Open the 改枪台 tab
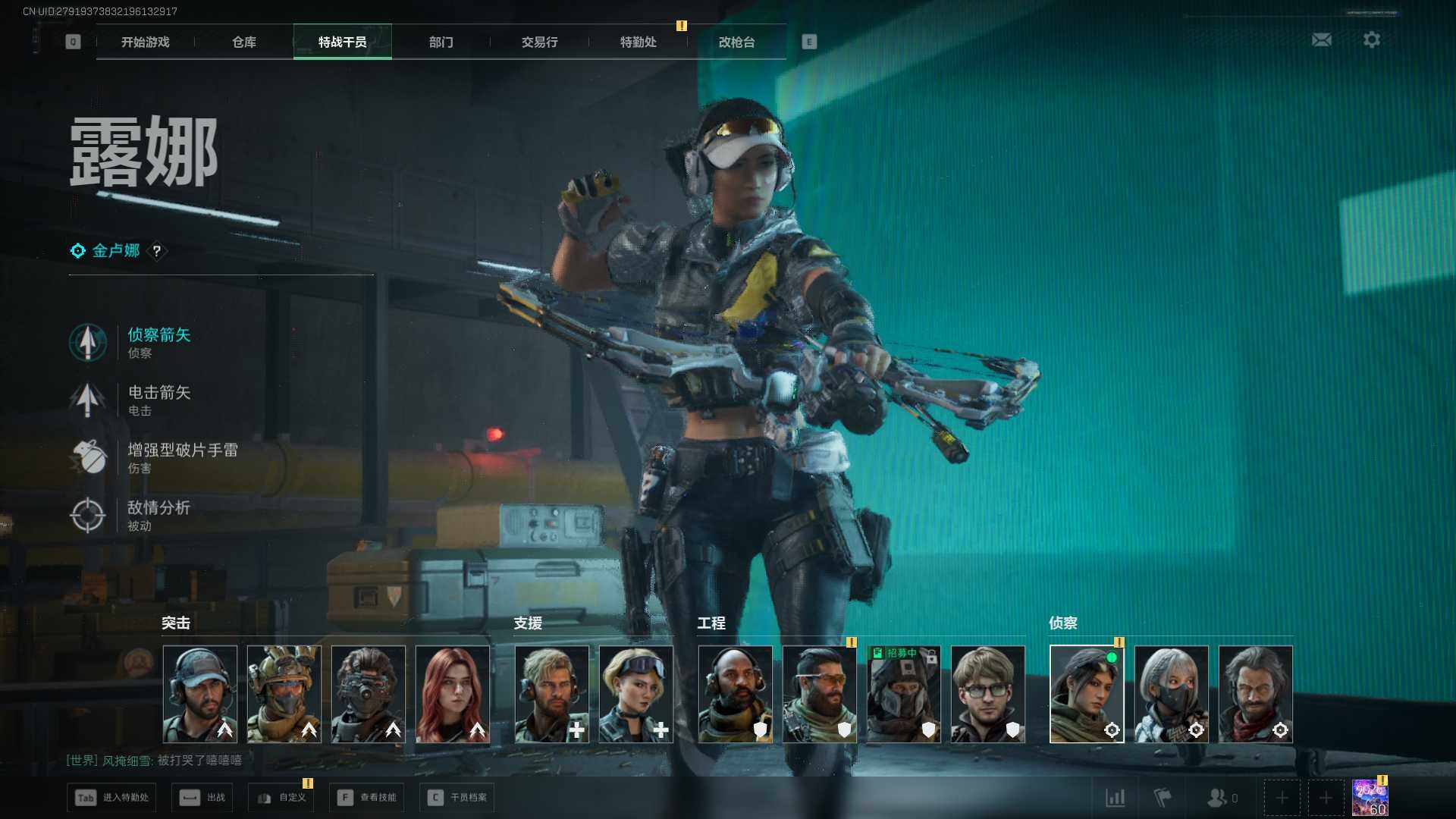This screenshot has height=819, width=1456. [737, 42]
